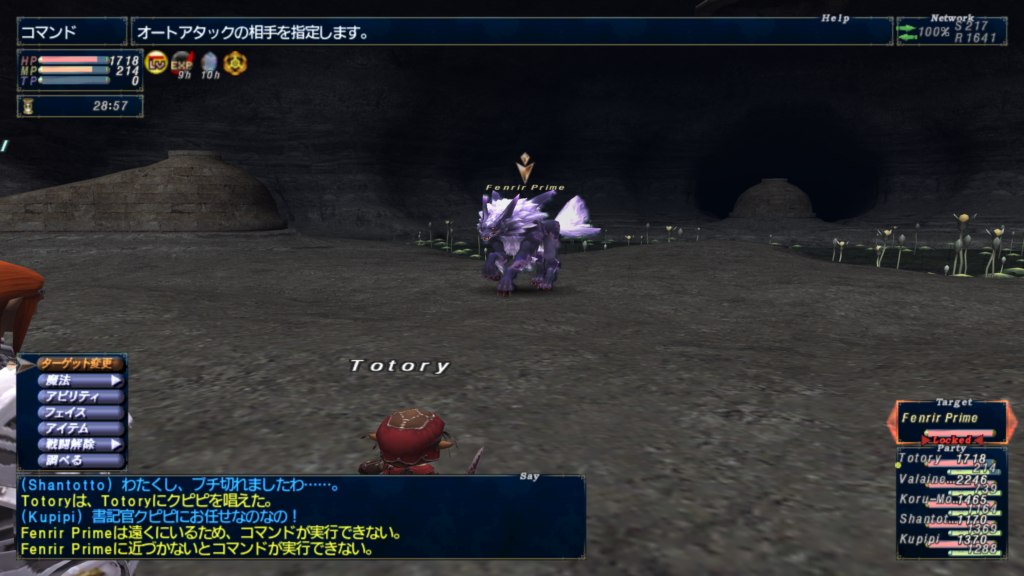
Task: Click the golden emblem status icon
Action: [x=235, y=63]
